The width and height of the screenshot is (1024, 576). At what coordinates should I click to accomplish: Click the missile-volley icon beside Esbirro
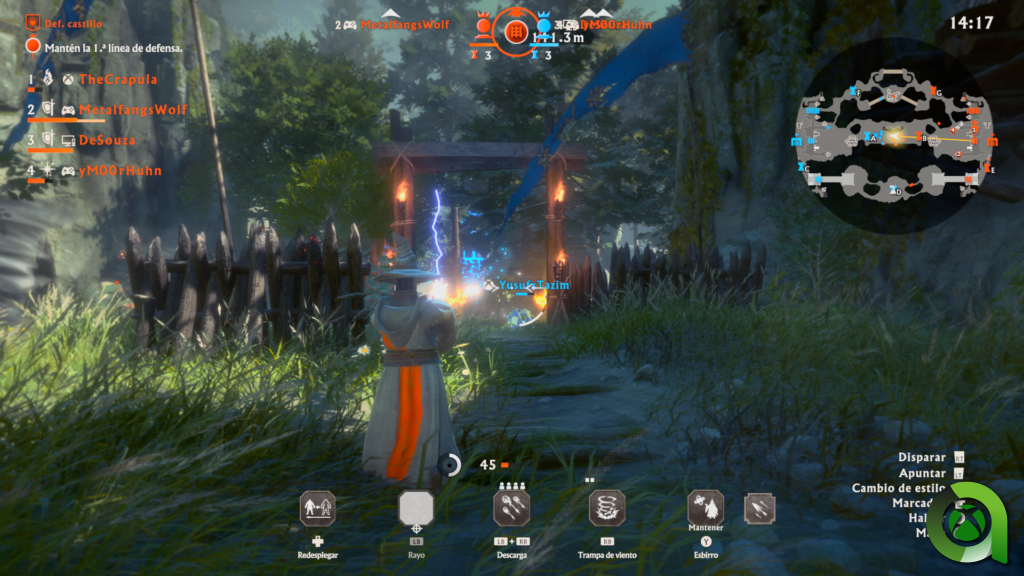(x=759, y=509)
